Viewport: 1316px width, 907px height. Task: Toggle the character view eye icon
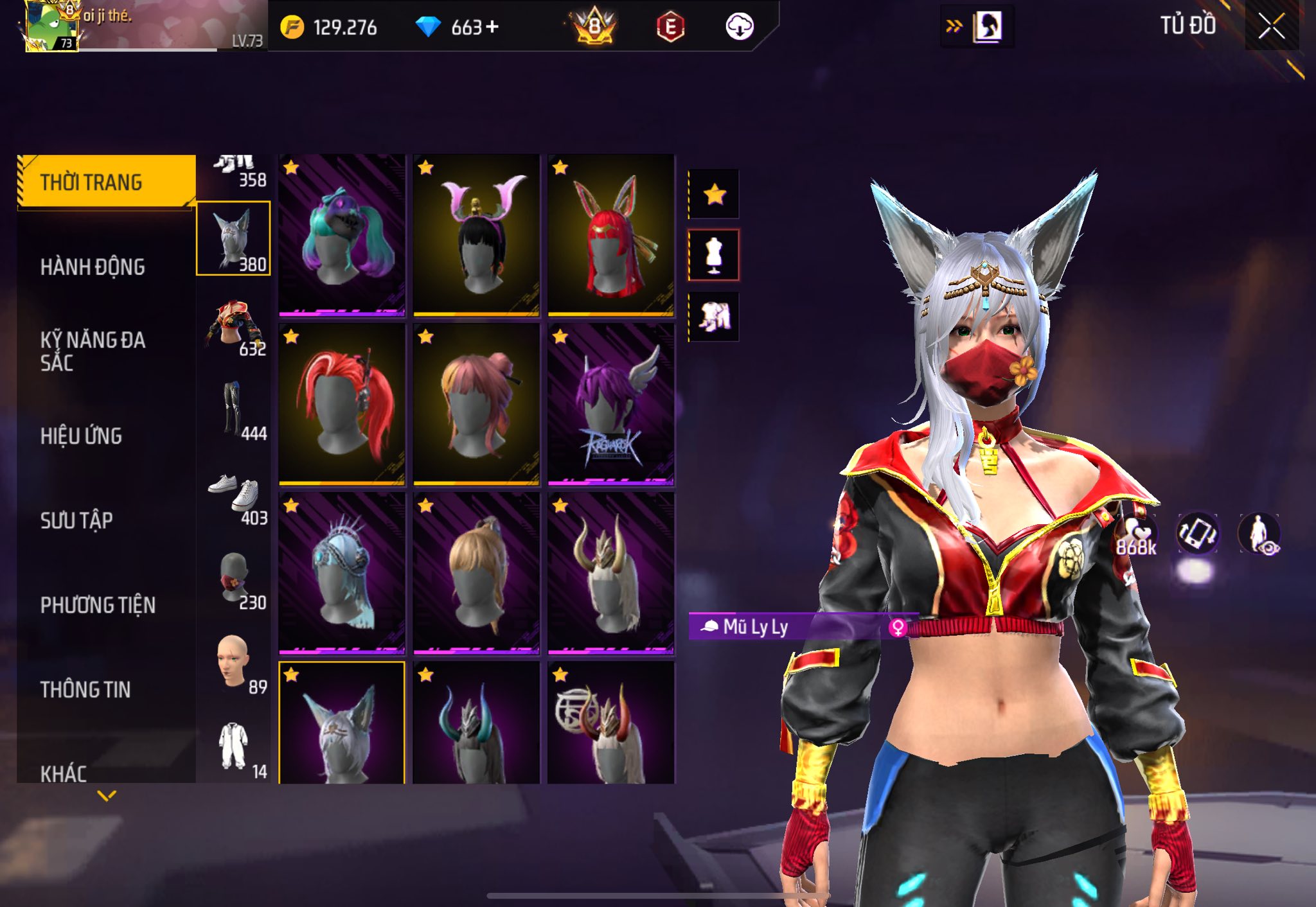1259,534
